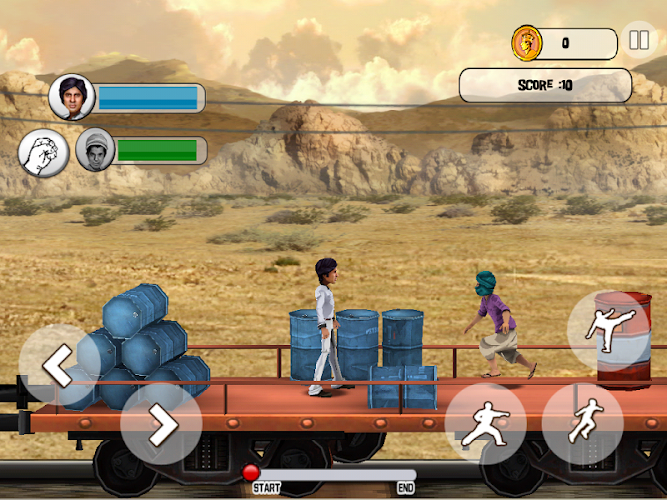This screenshot has height=500, width=667.
Task: Tap the left arrow move button
Action: tap(58, 367)
